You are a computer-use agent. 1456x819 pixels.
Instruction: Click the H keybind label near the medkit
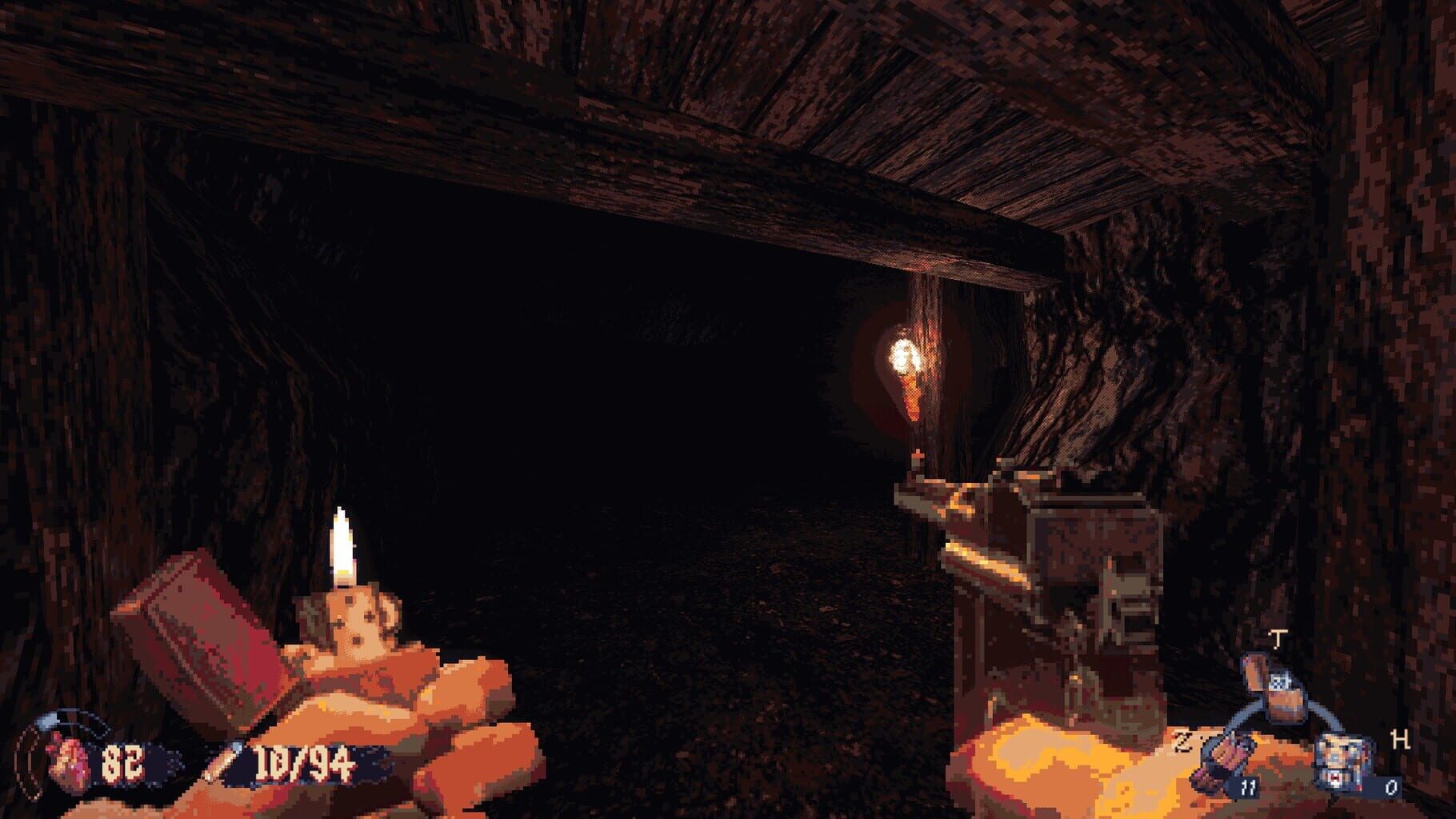coord(1400,740)
